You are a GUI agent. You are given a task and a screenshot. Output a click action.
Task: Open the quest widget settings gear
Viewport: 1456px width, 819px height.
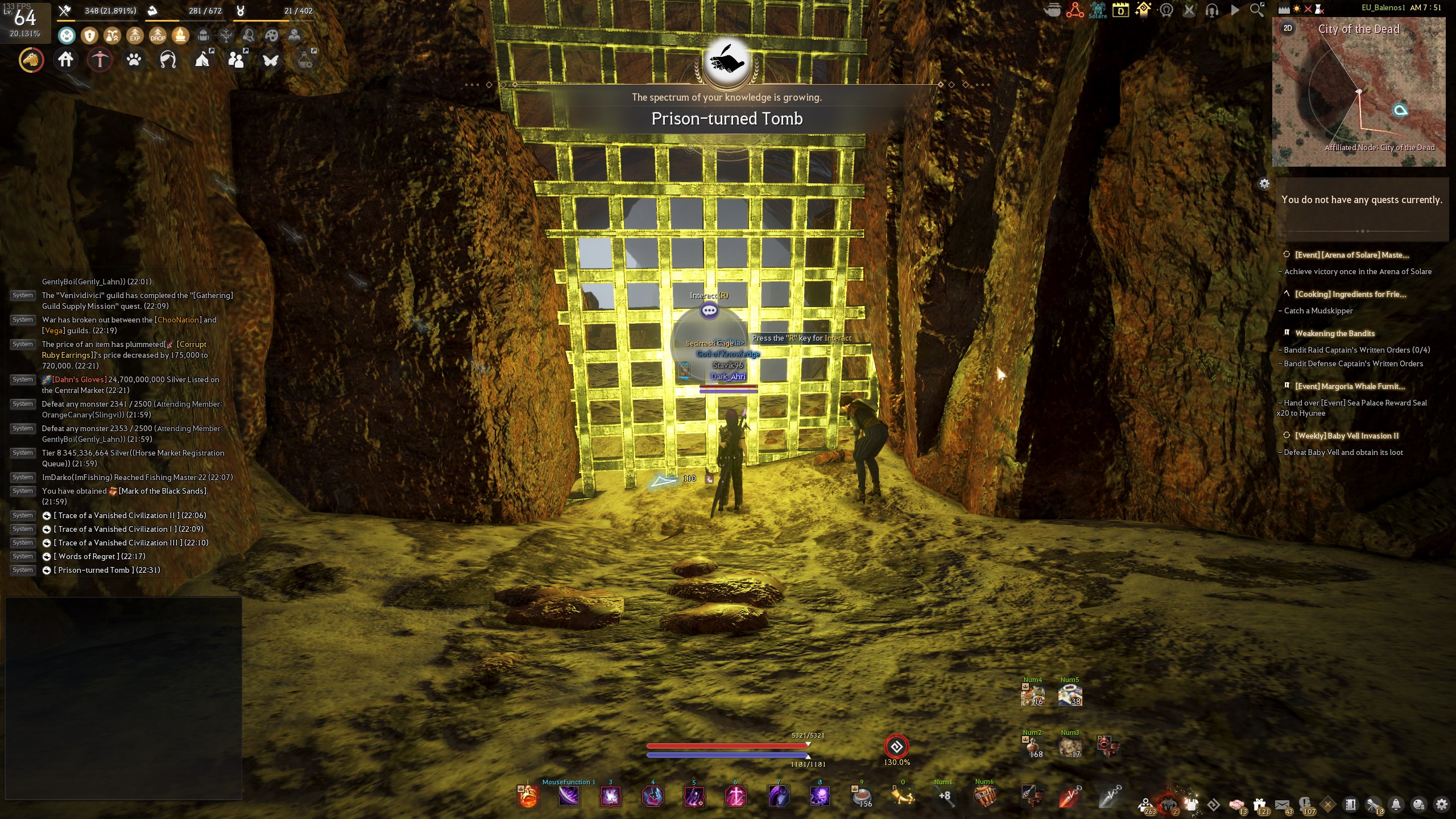[x=1263, y=183]
